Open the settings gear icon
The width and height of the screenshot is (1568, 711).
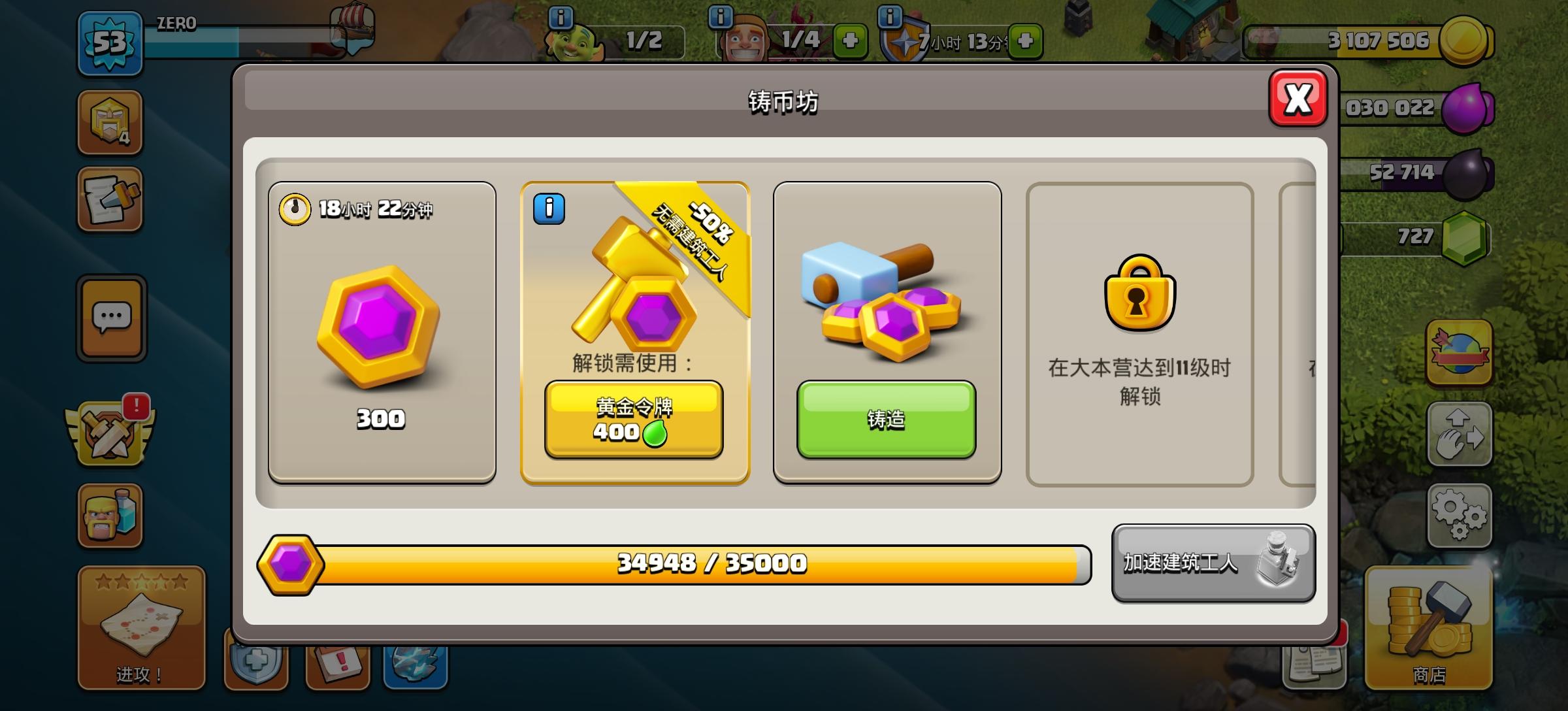1460,516
